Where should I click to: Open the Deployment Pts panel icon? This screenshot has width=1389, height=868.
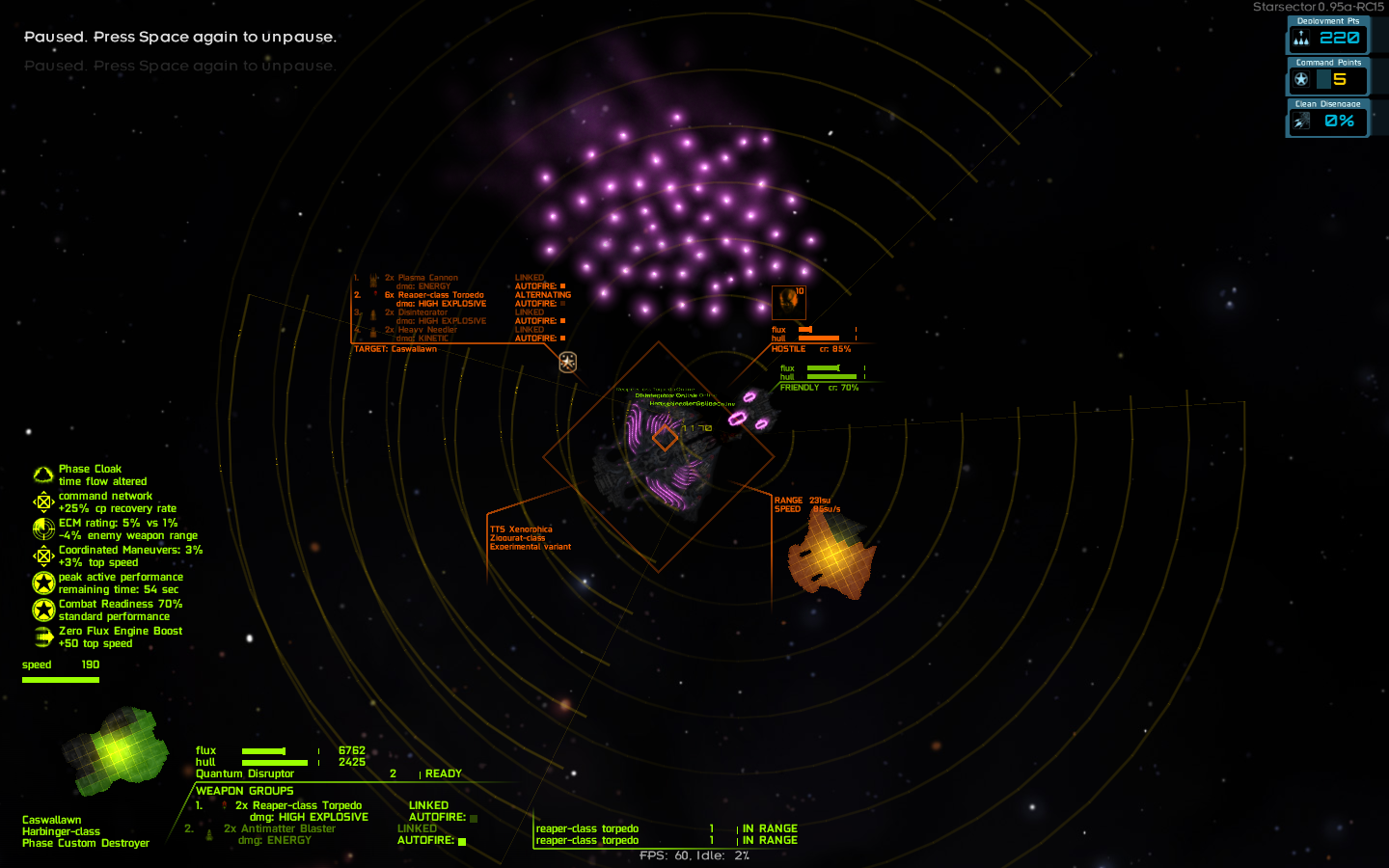1302,39
